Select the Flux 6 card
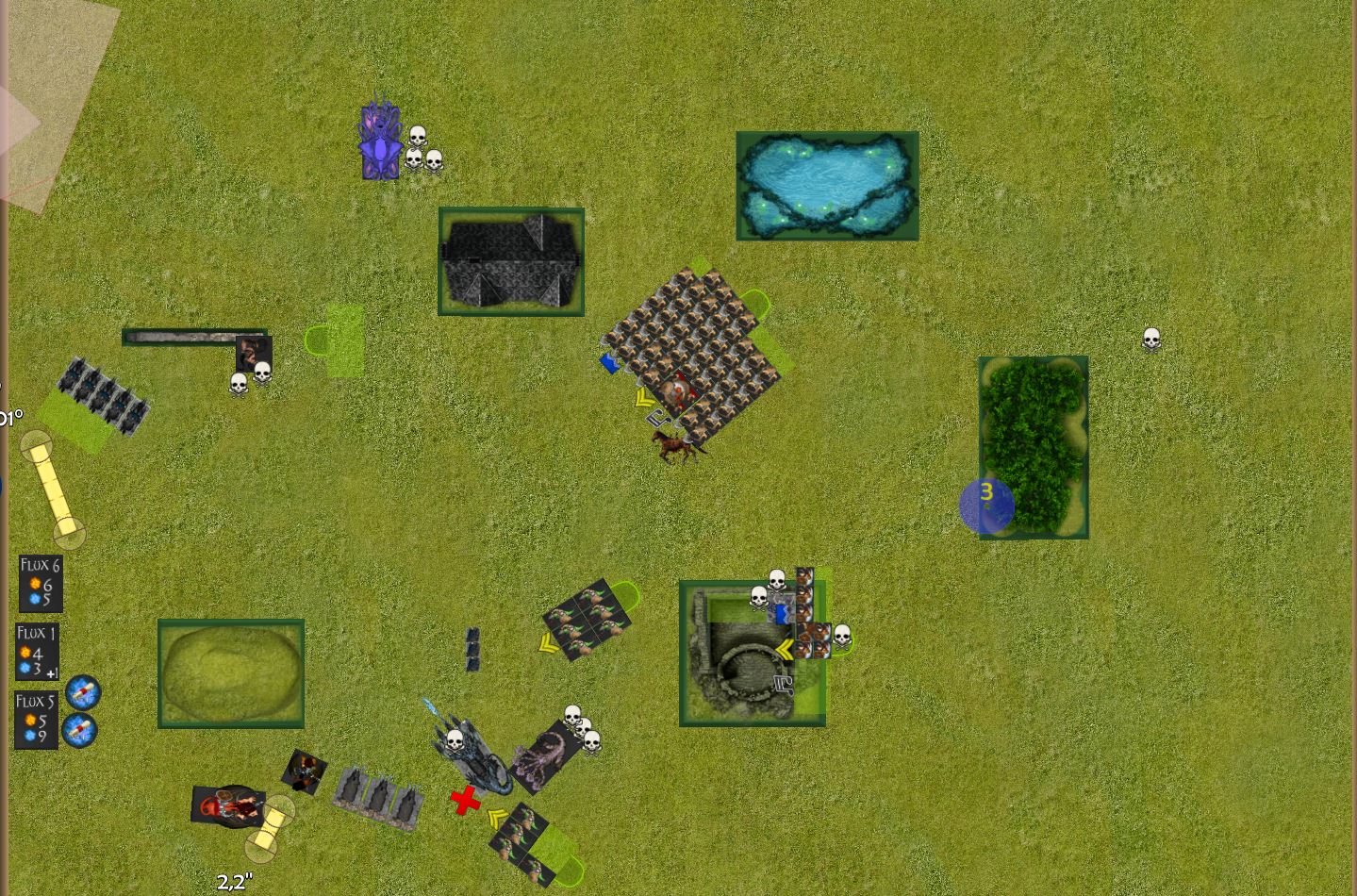 (x=41, y=583)
